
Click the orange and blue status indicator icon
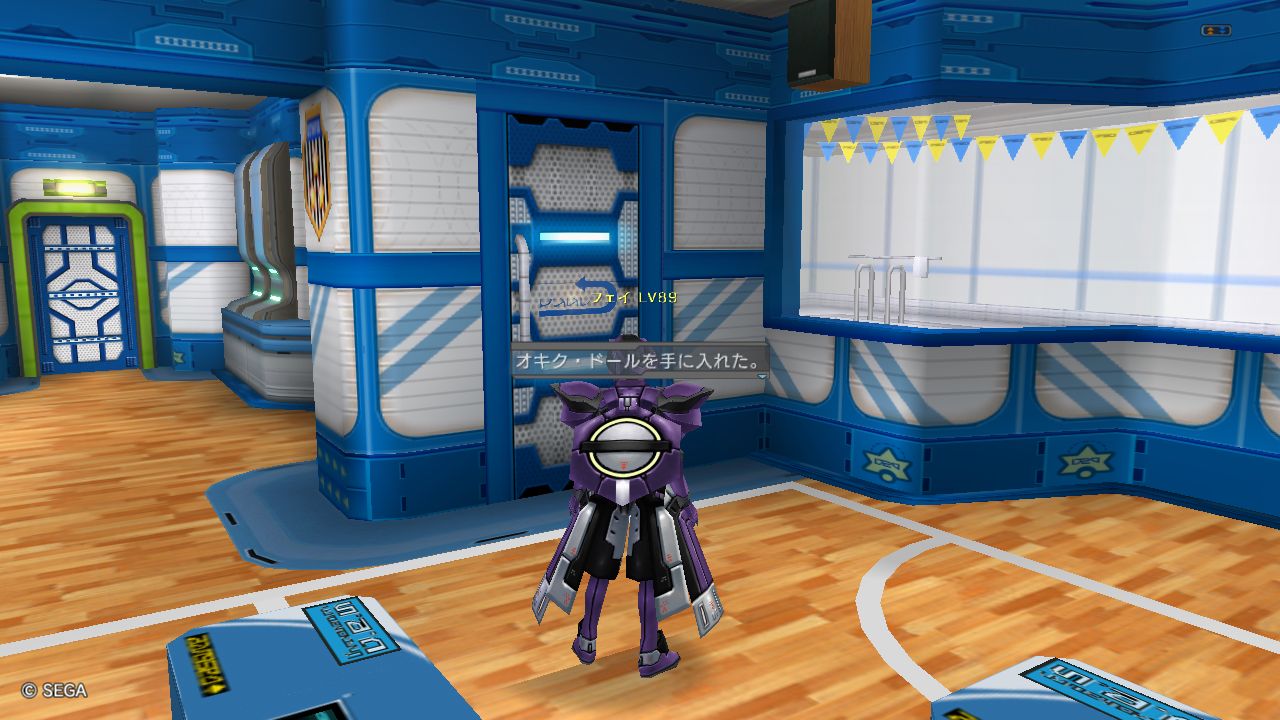(1215, 31)
